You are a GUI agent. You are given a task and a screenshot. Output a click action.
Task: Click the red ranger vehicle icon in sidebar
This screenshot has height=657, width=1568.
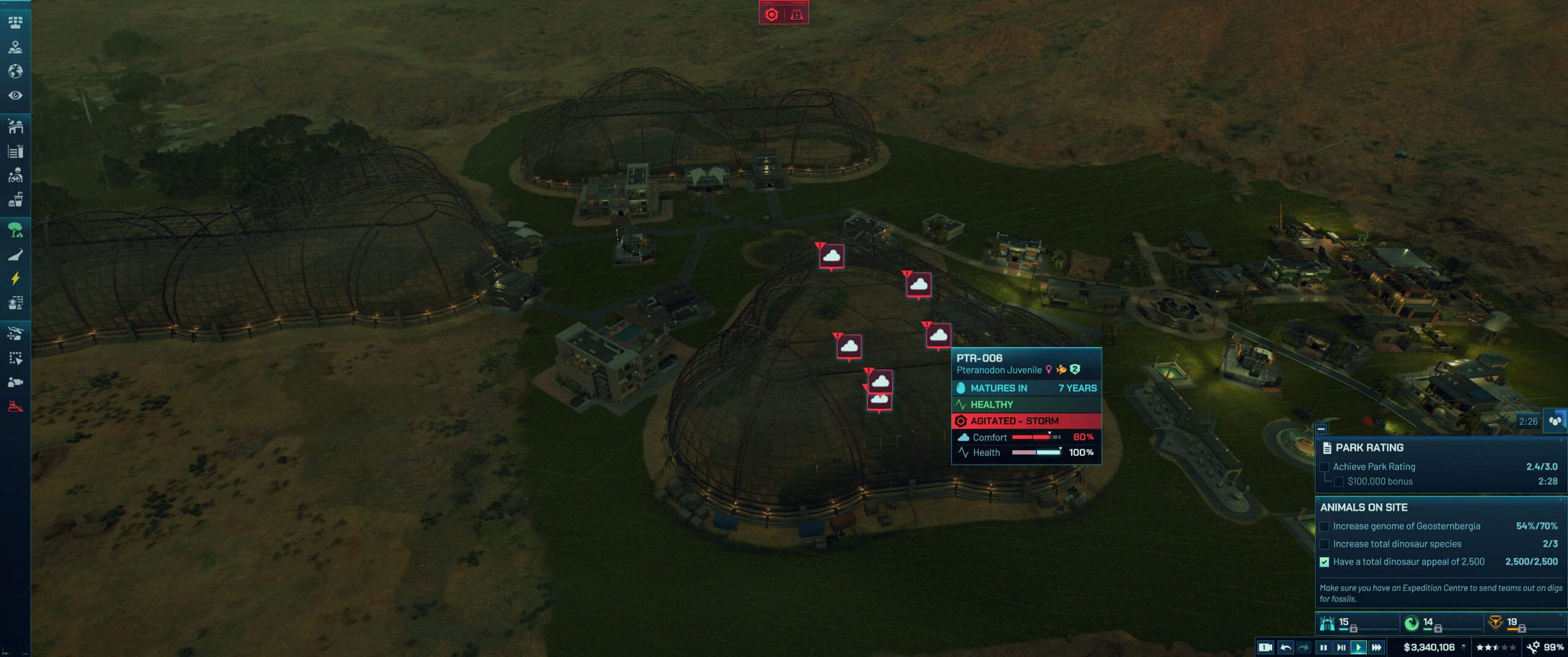(x=17, y=406)
